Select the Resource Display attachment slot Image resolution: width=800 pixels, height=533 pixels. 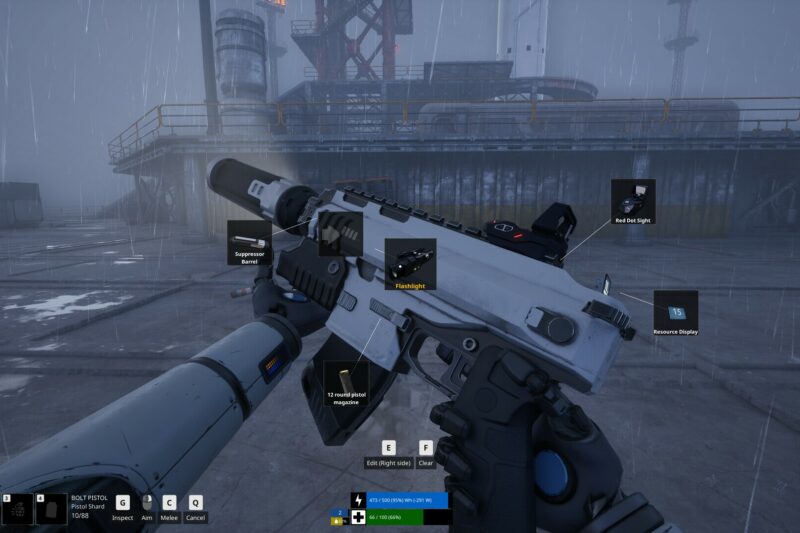[x=675, y=313]
